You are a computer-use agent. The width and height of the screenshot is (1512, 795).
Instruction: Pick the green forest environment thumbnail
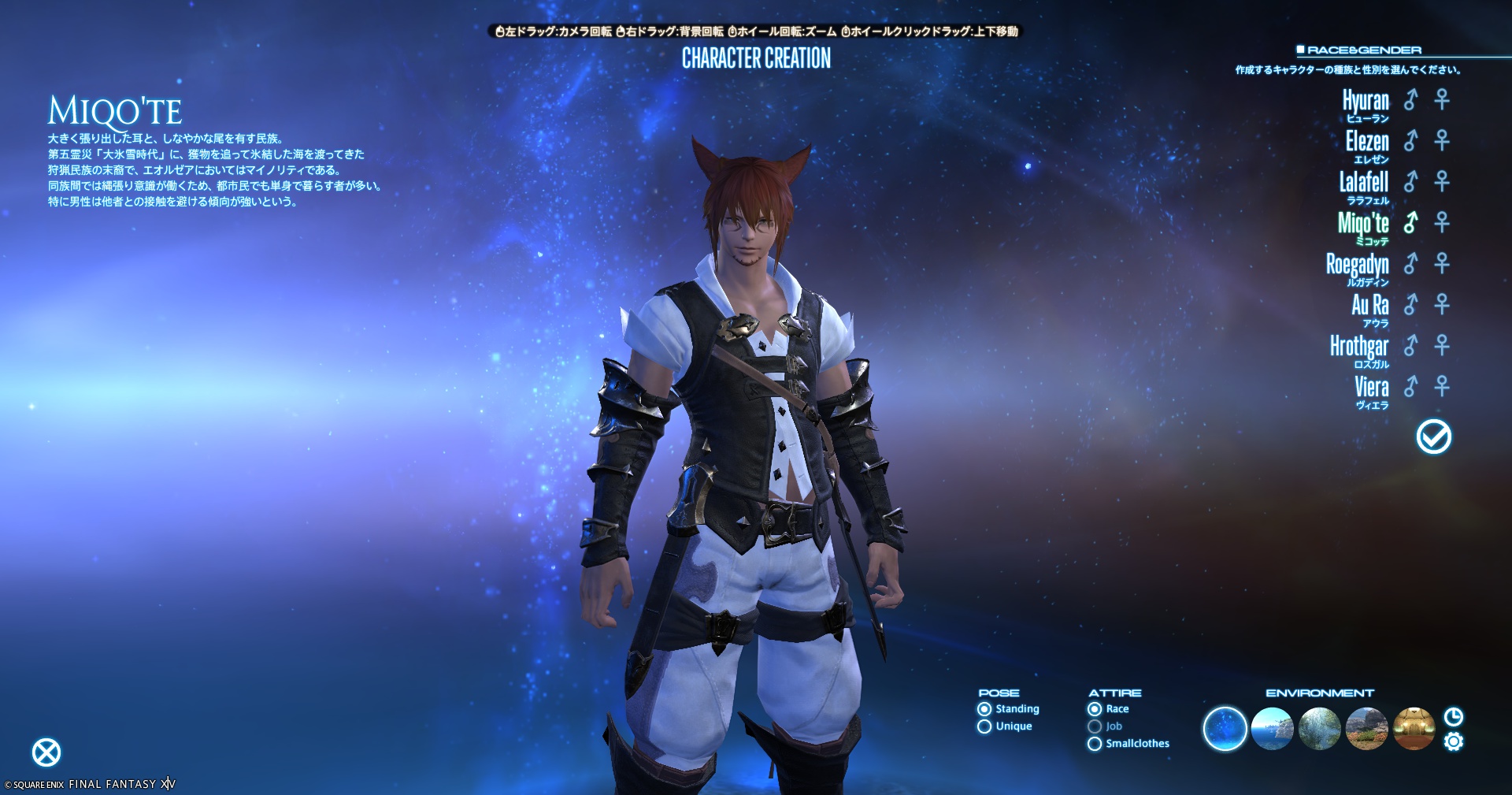pyautogui.click(x=1320, y=729)
